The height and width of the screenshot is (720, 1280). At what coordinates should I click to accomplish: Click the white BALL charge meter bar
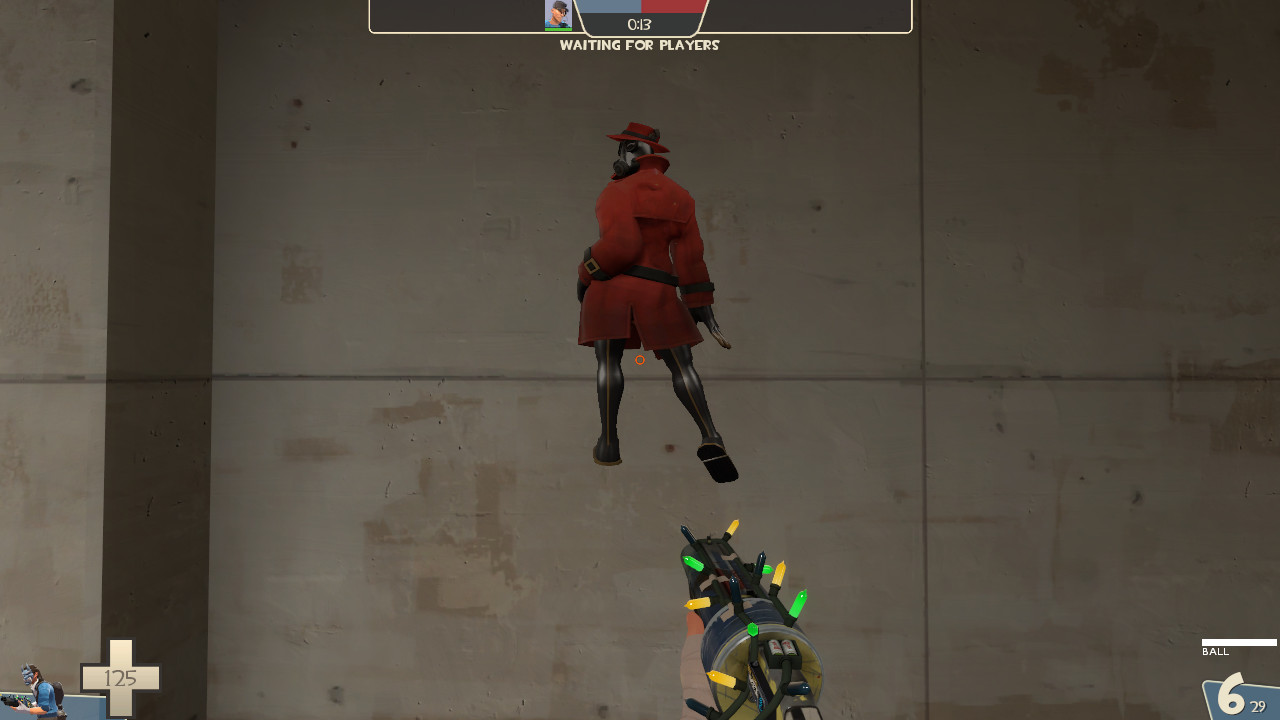[1238, 642]
